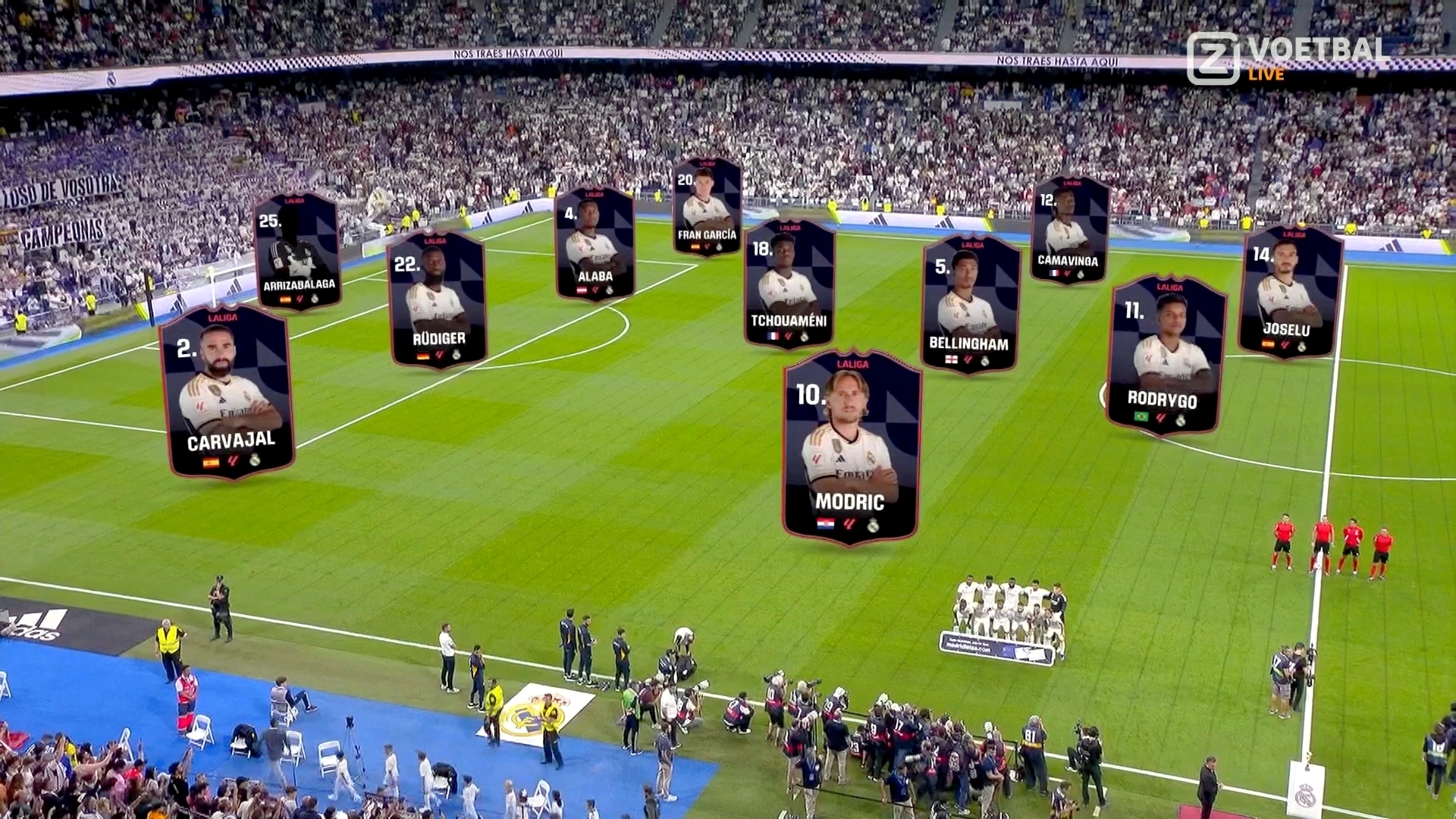The height and width of the screenshot is (819, 1456).
Task: Pick the Rüdiger number 22 card
Action: coord(437,300)
